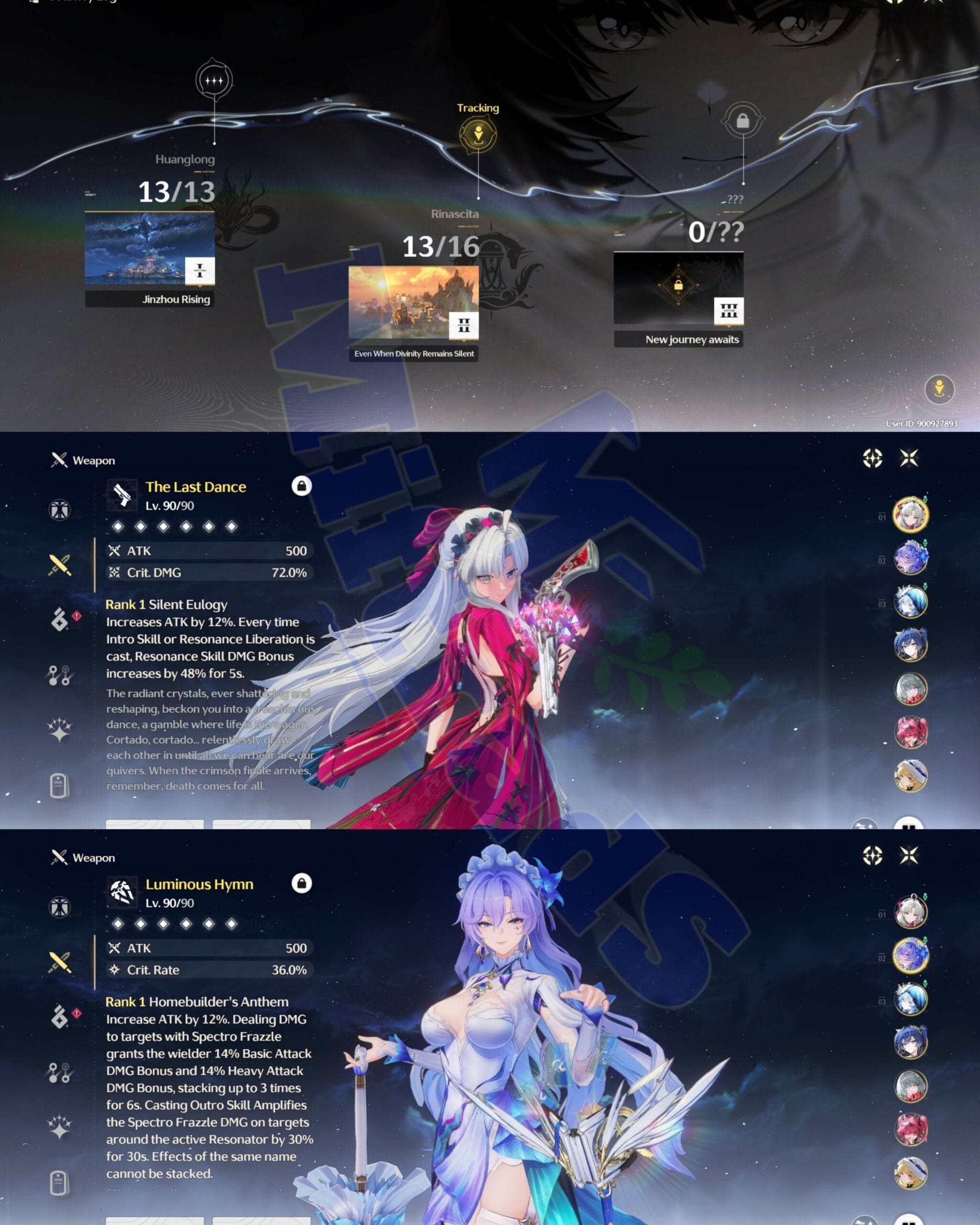
Task: Expand the locked New journey awaits chapter
Action: click(x=679, y=291)
